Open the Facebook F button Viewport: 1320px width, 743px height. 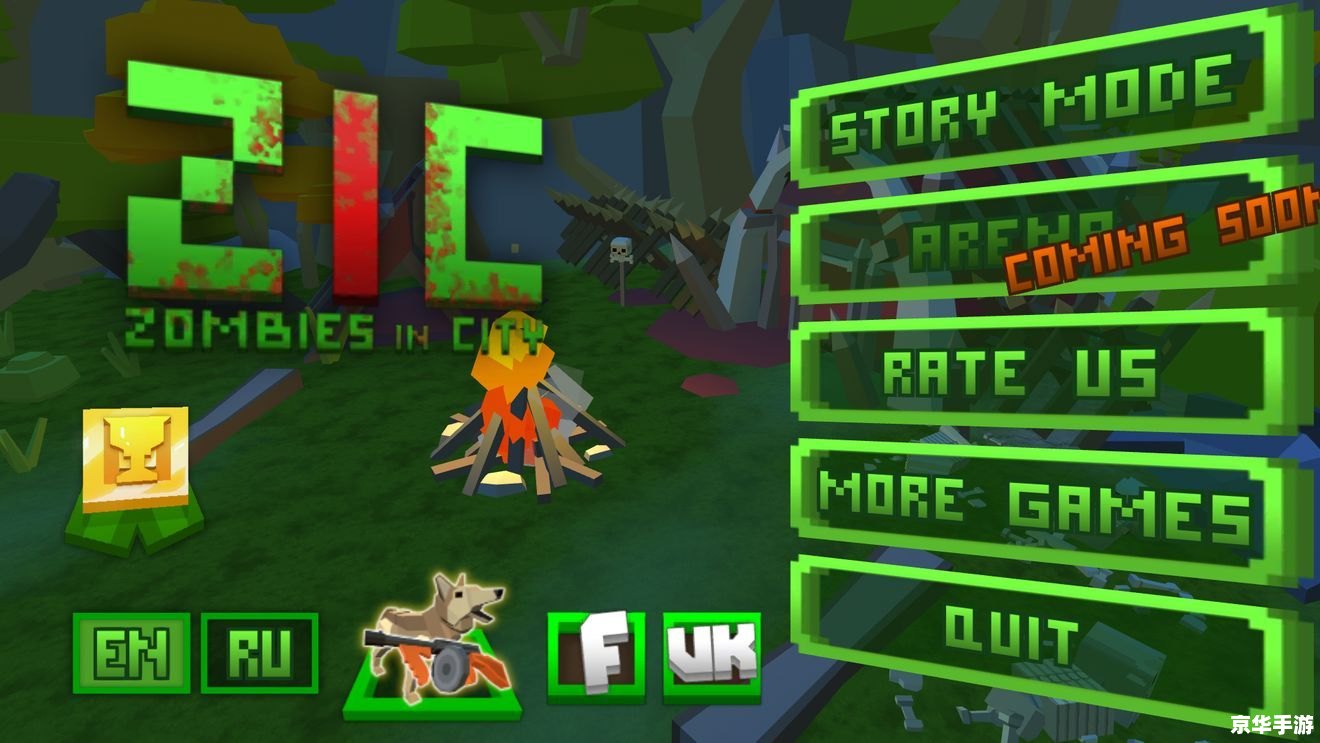tap(596, 656)
